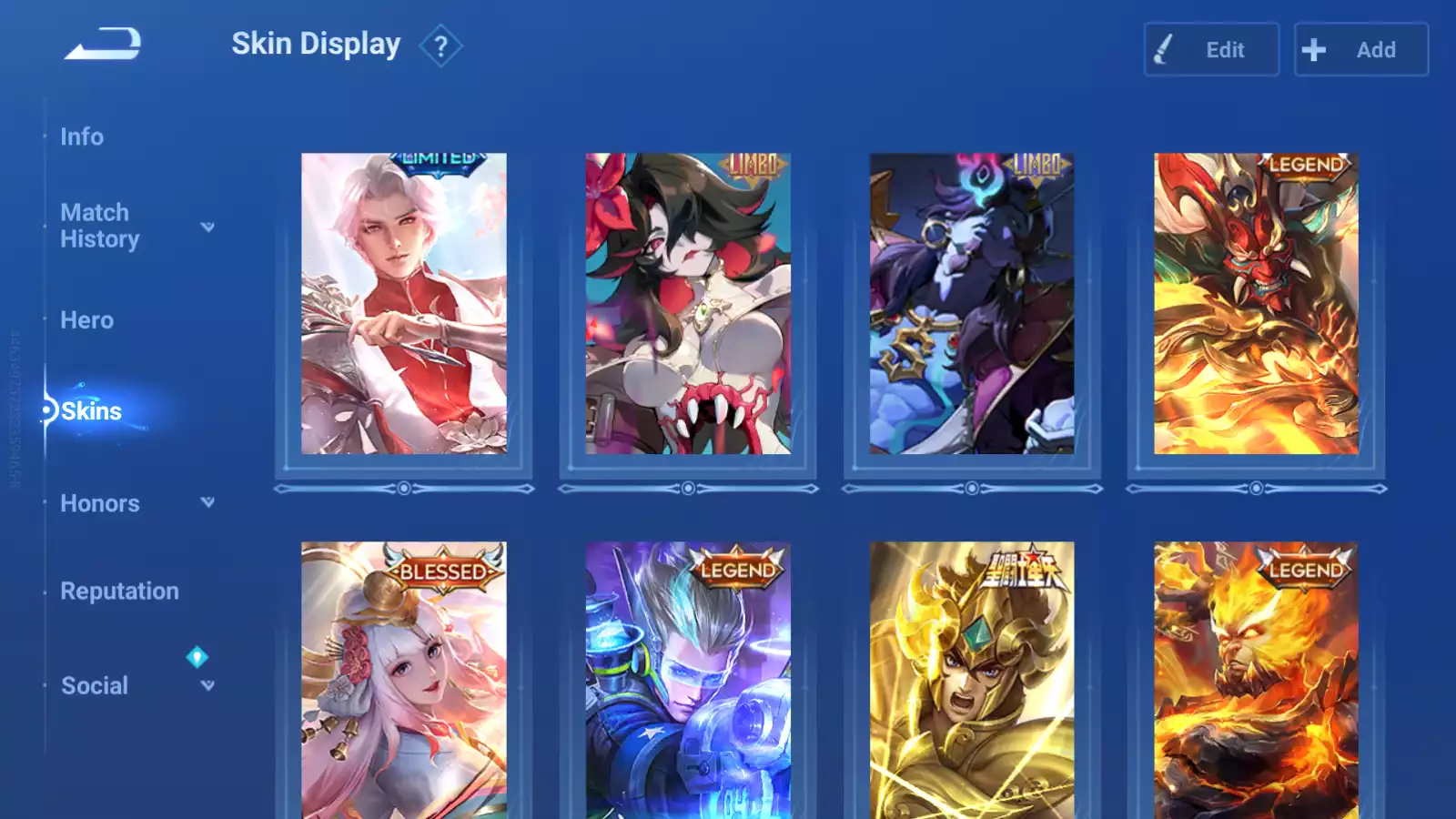Viewport: 1456px width, 819px height.
Task: View the Reputation tab
Action: (119, 591)
